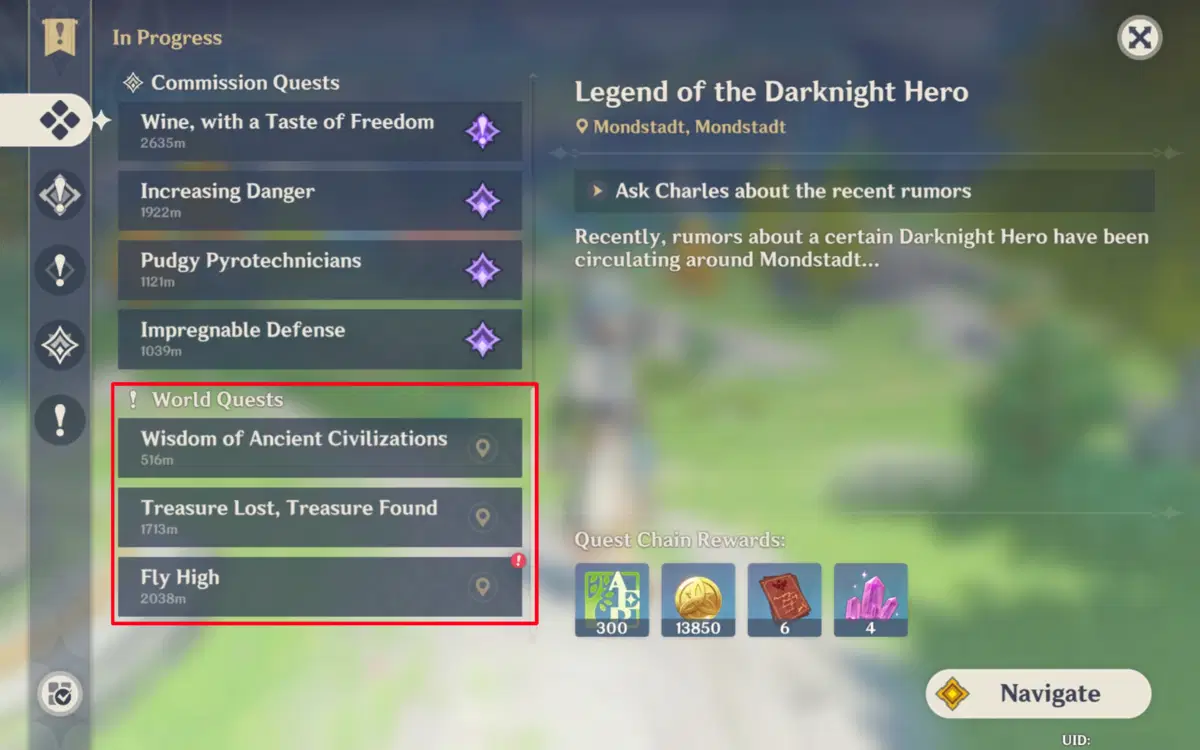Viewport: 1200px width, 750px height.
Task: Inspect the pink crystal reward item
Action: point(870,599)
